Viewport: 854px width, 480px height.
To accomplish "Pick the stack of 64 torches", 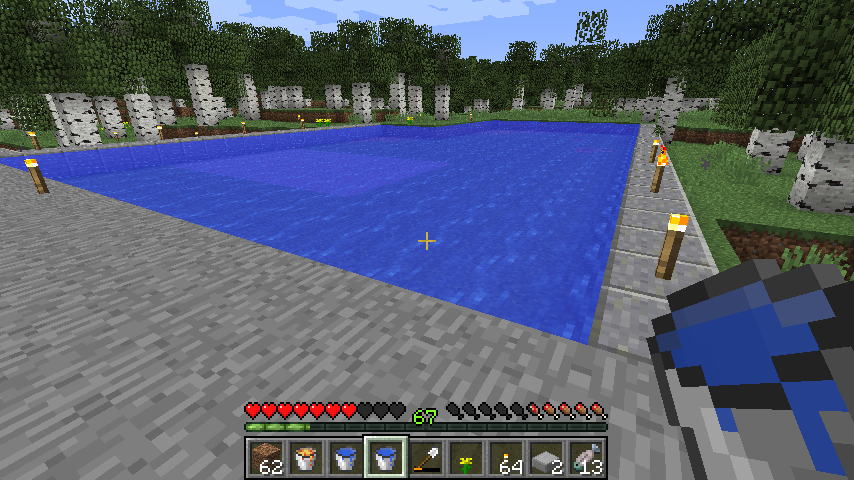I will (506, 460).
